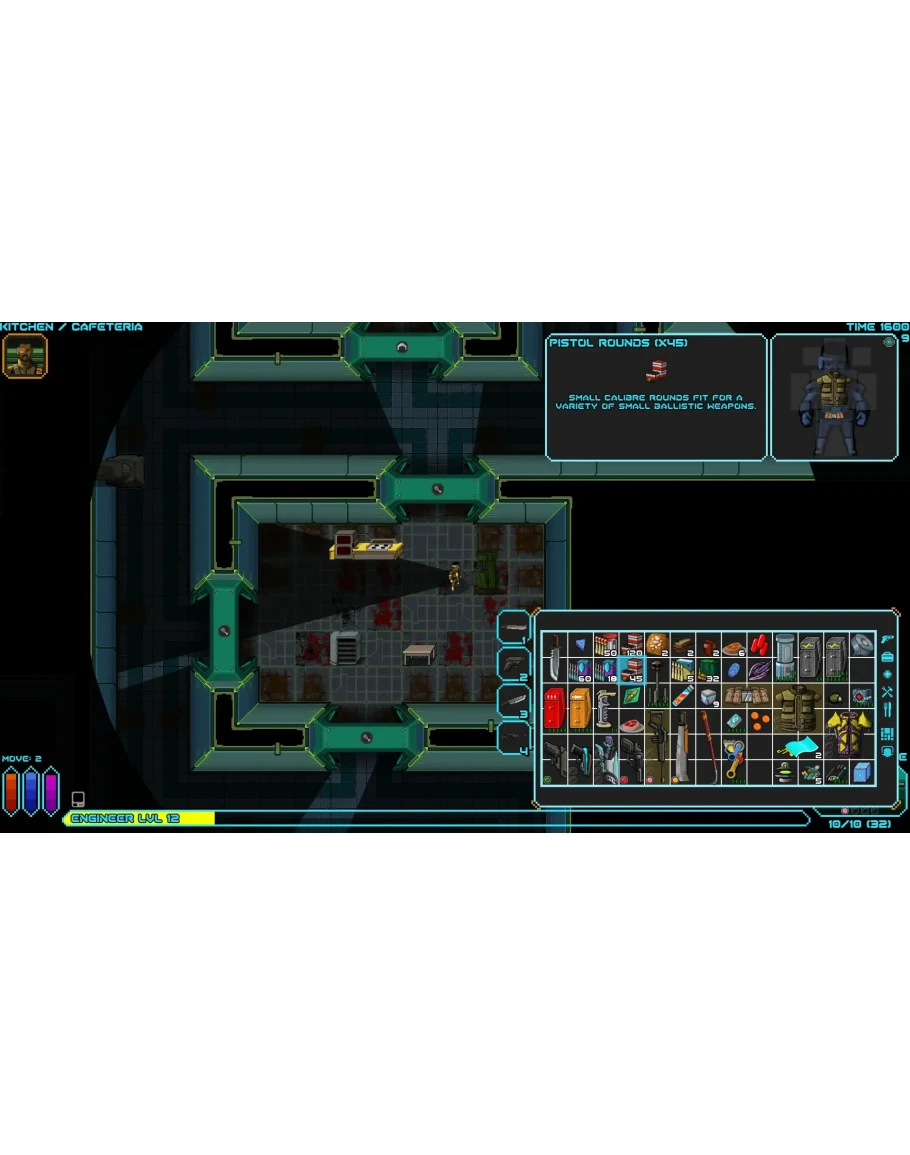Select quick slot 1 weapon
The width and height of the screenshot is (910, 1155).
(x=515, y=629)
